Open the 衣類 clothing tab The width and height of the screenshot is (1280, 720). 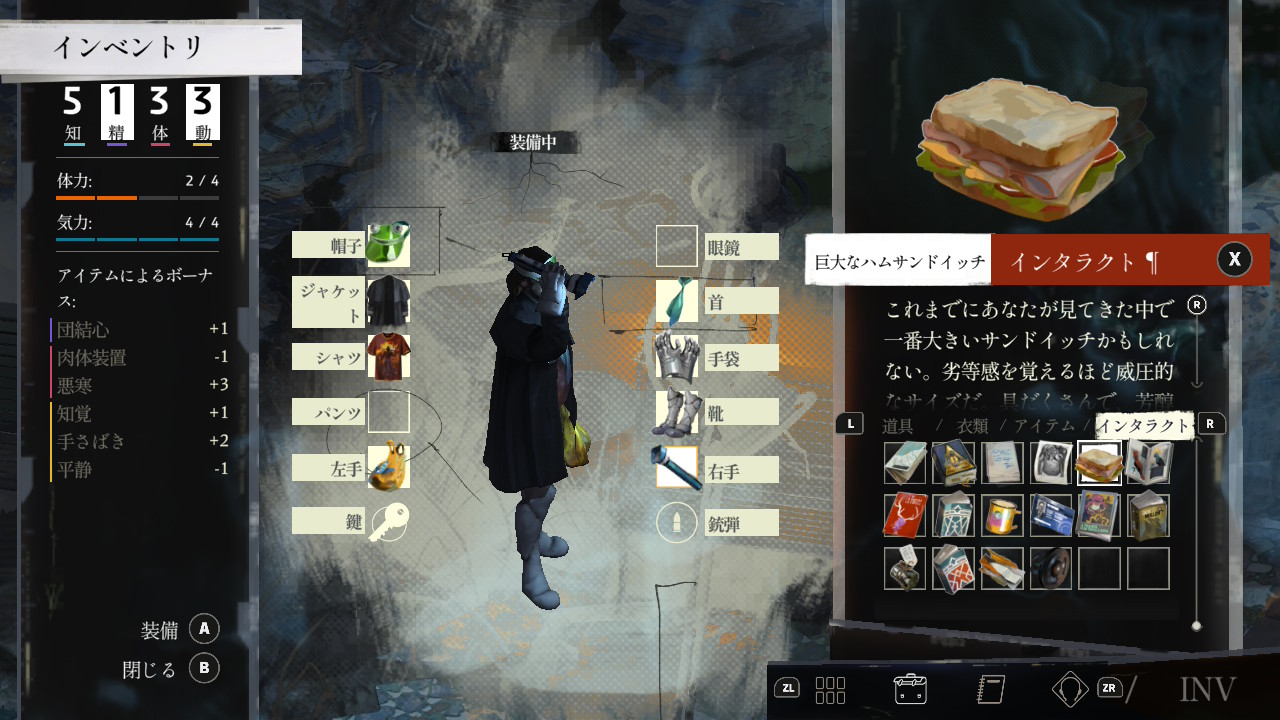[973, 426]
